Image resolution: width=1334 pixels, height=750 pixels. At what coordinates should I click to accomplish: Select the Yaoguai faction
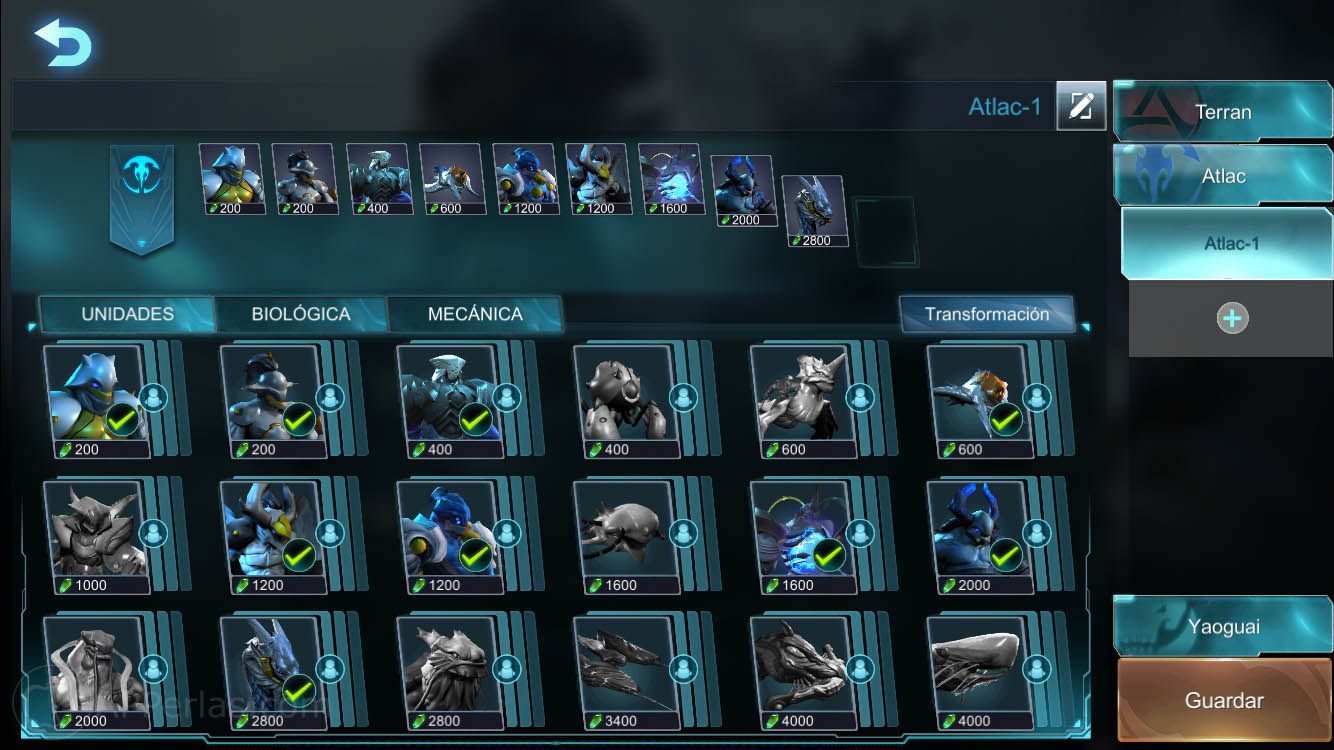click(x=1223, y=627)
